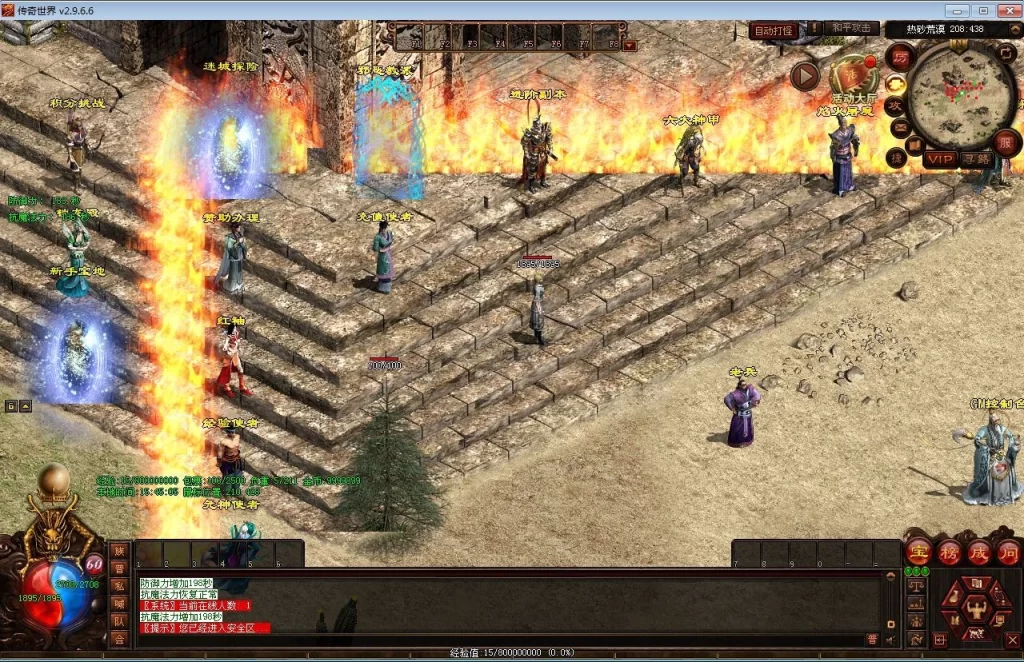Show the 榜 rankings button
Image resolution: width=1024 pixels, height=662 pixels.
(949, 552)
